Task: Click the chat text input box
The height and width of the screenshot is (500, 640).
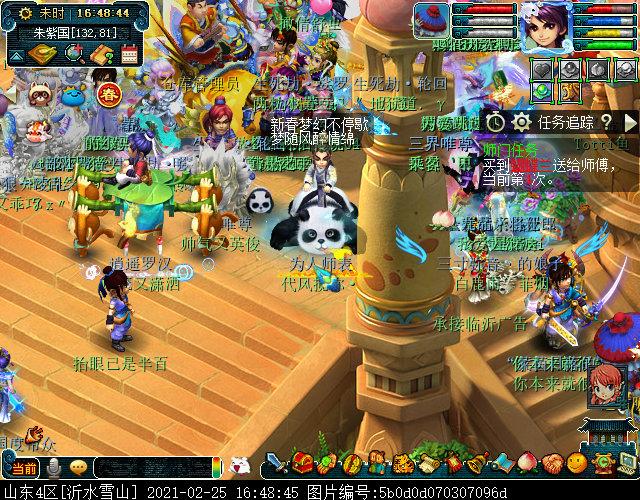Action: point(150,467)
